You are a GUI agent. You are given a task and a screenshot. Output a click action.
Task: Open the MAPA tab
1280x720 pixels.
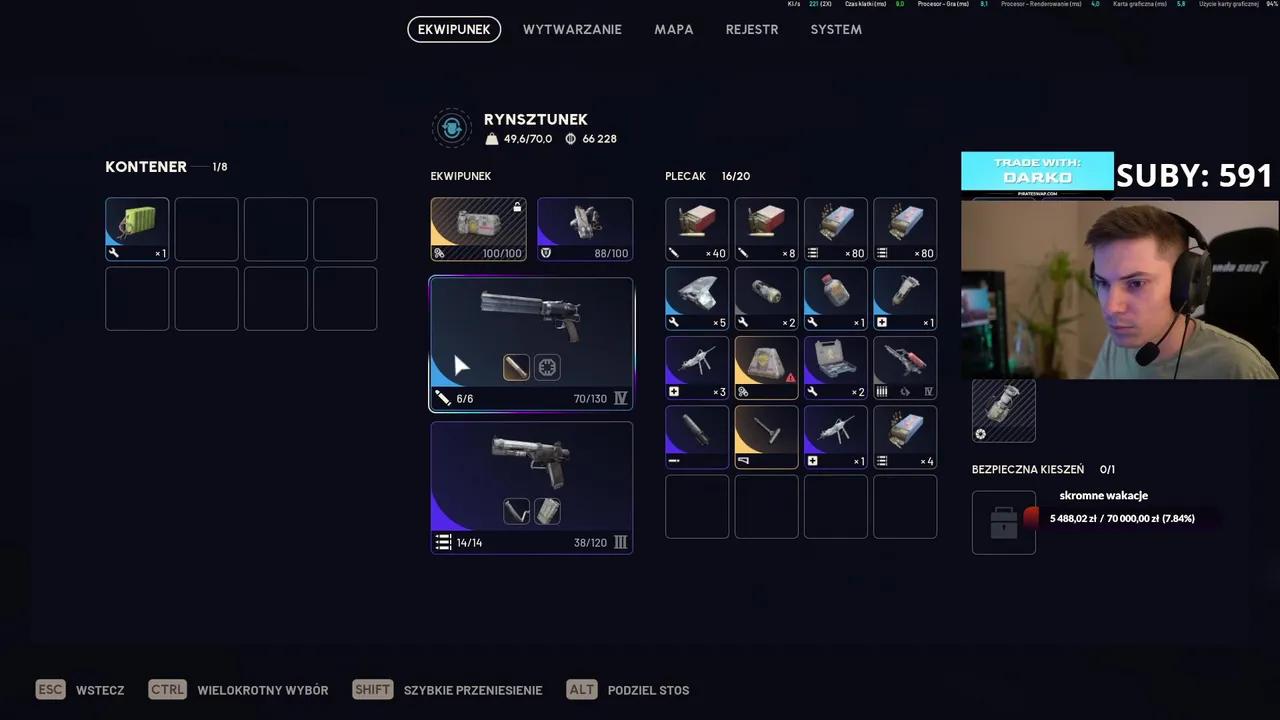point(673,29)
